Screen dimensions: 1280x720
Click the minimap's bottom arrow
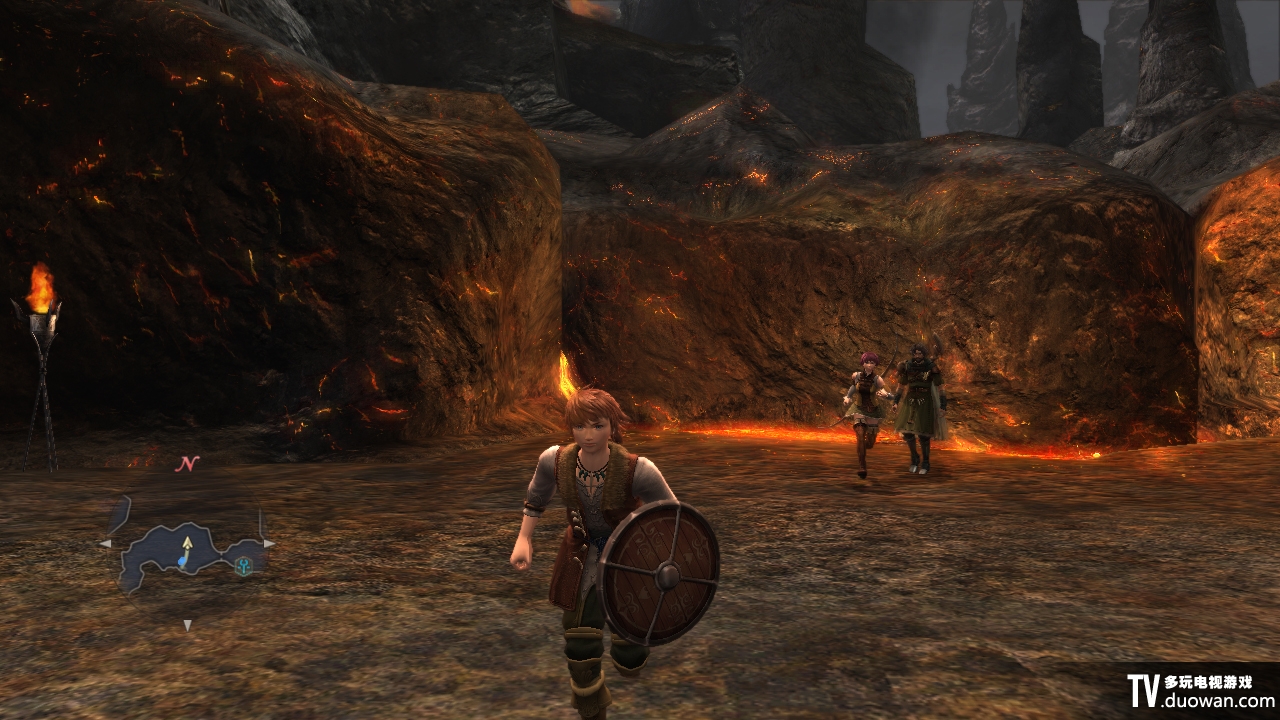point(187,626)
